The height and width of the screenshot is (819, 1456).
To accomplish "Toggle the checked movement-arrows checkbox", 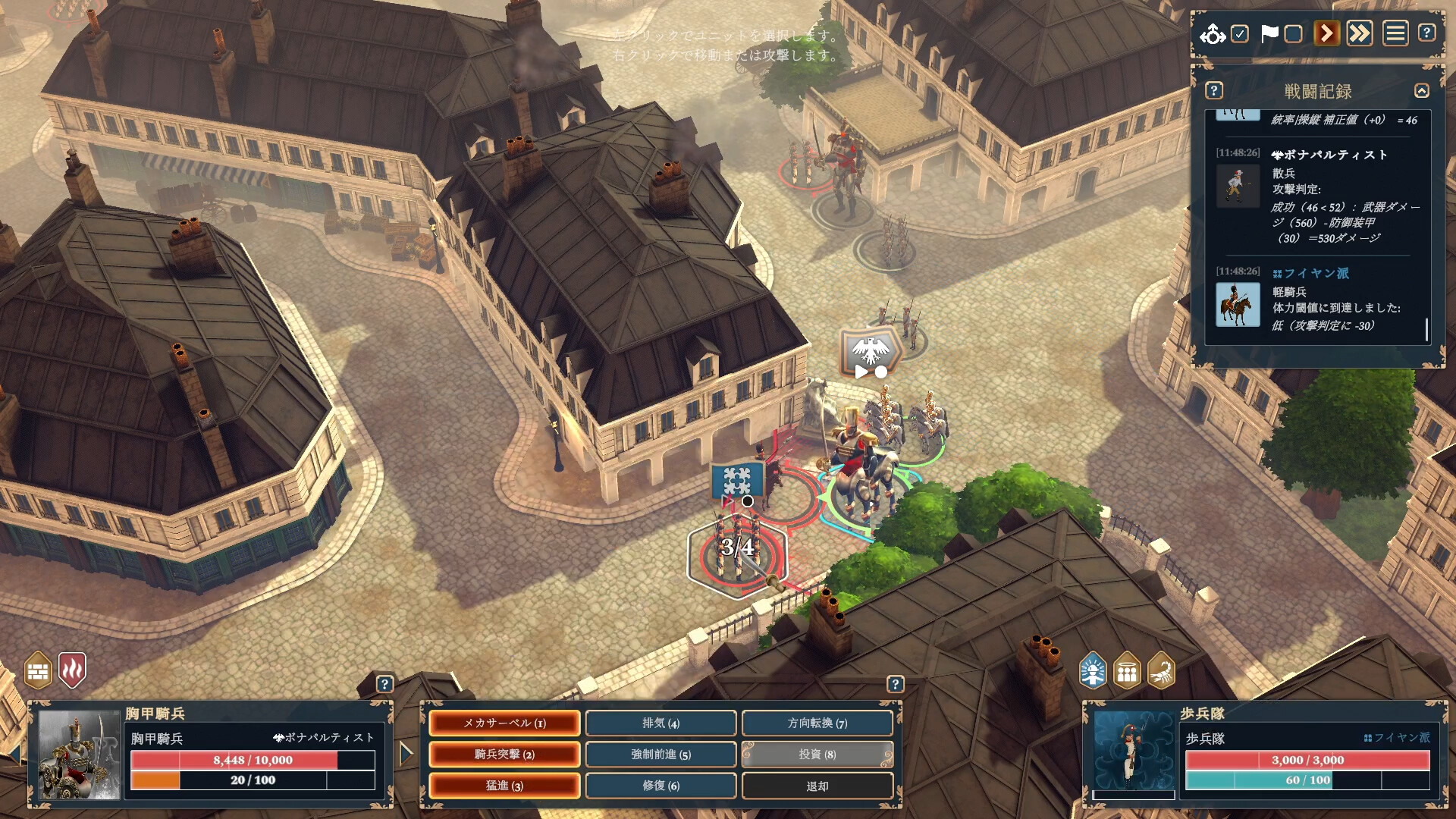I will pyautogui.click(x=1240, y=34).
